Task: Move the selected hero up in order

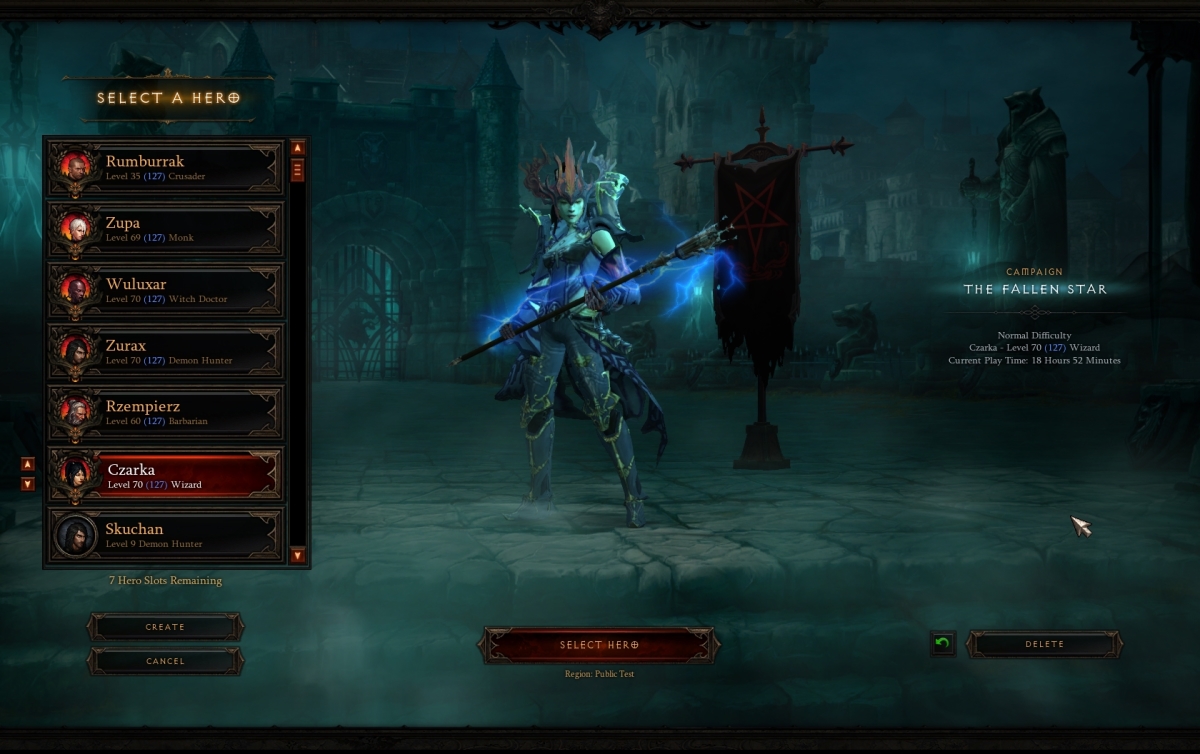Action: pos(28,464)
